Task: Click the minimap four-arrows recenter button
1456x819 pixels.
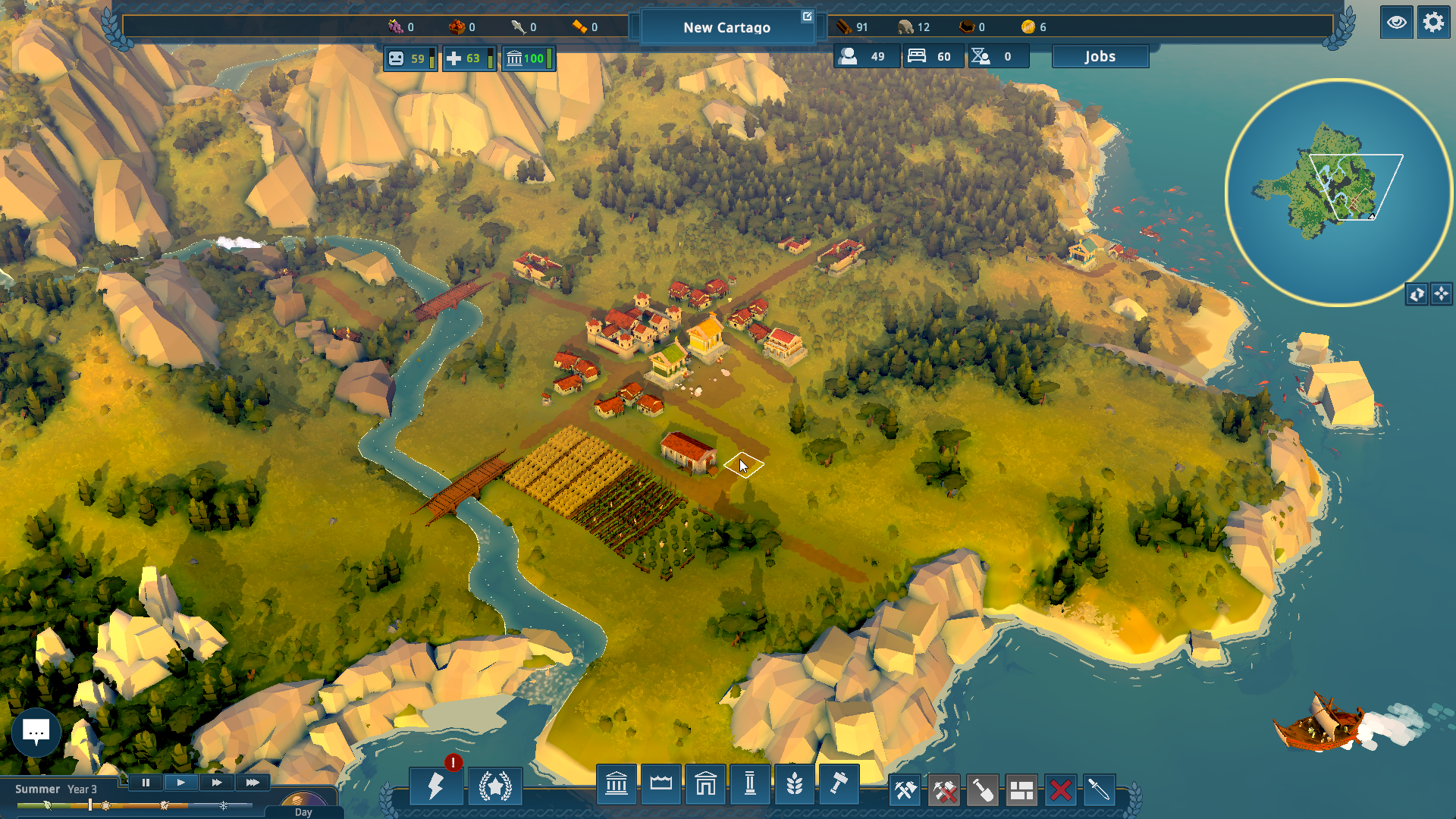Action: click(1442, 294)
